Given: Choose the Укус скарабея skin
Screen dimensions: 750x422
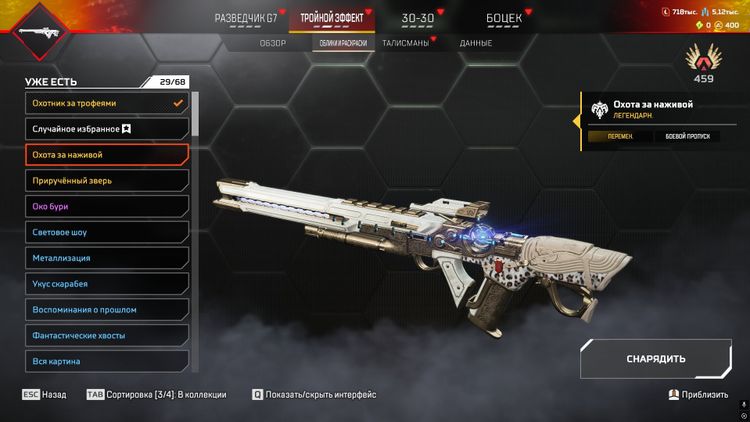Looking at the screenshot, I should [106, 284].
